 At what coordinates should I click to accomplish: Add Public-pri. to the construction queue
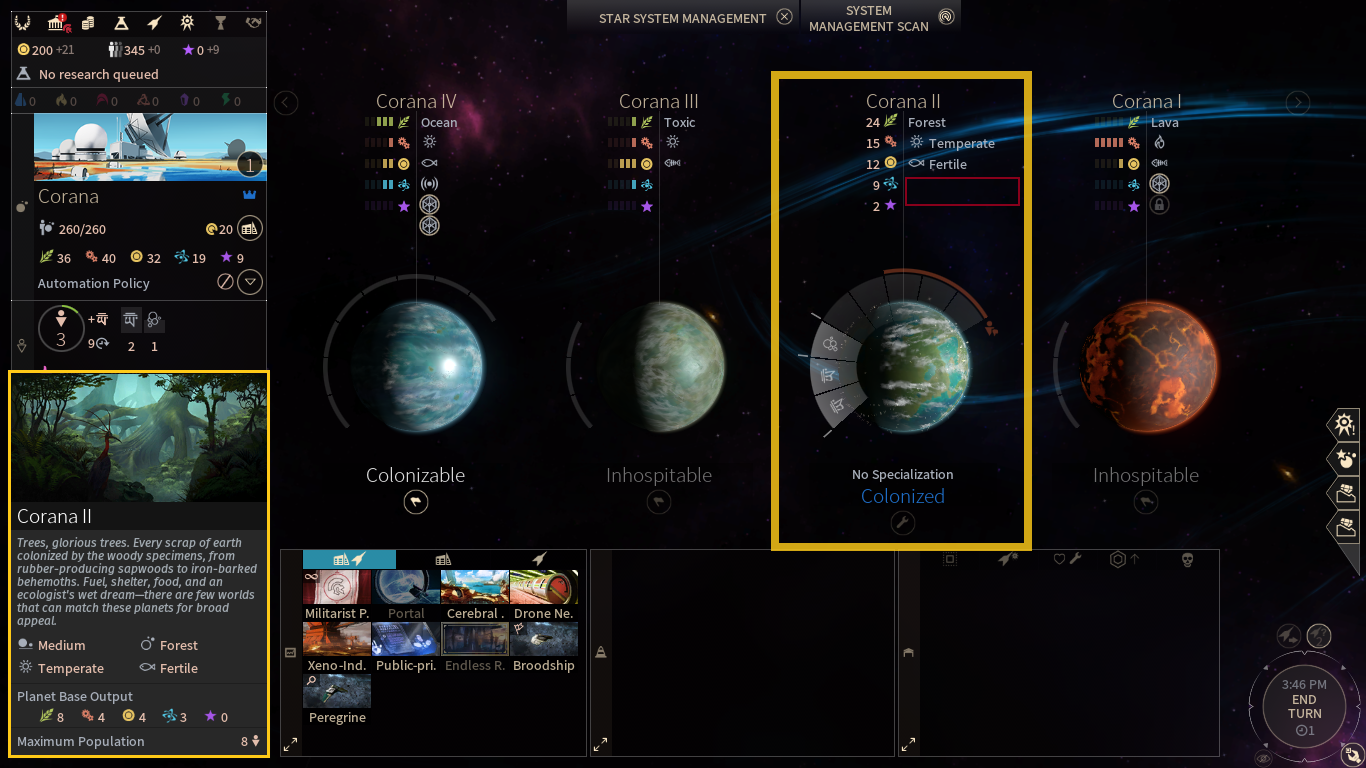pos(406,647)
